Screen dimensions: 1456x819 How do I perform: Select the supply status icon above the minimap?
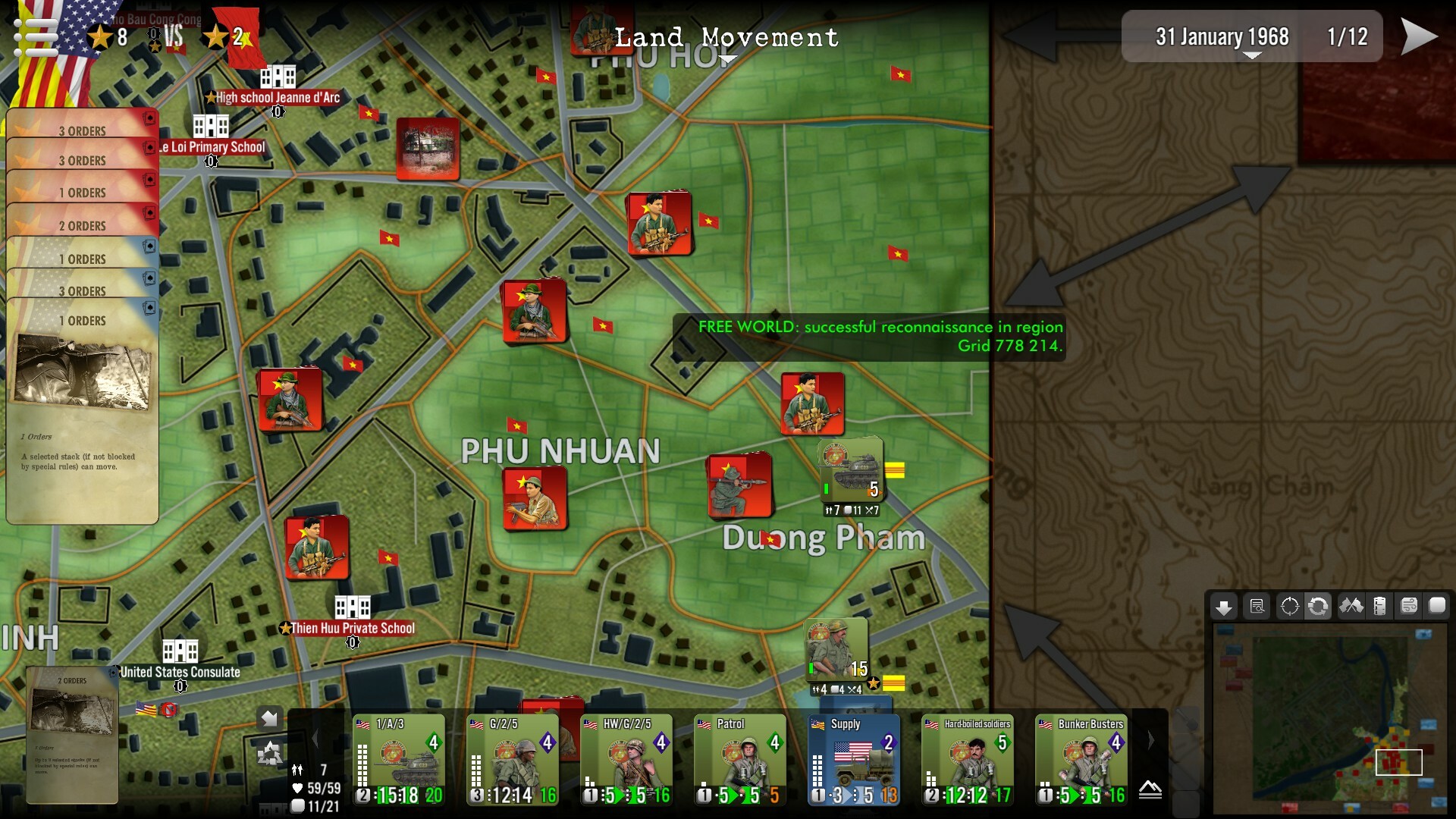point(1381,607)
